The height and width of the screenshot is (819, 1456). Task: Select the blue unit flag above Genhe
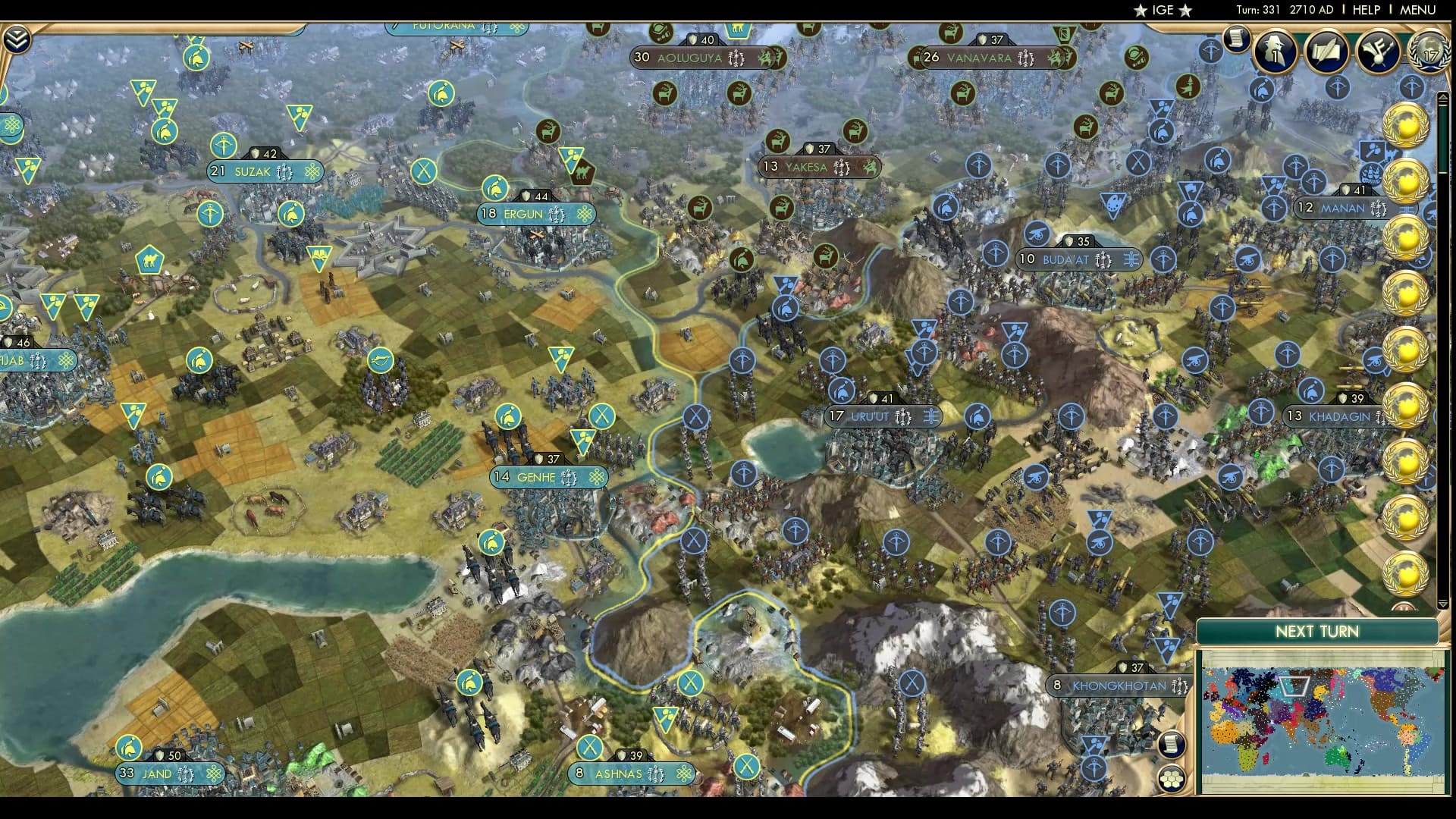click(x=508, y=416)
